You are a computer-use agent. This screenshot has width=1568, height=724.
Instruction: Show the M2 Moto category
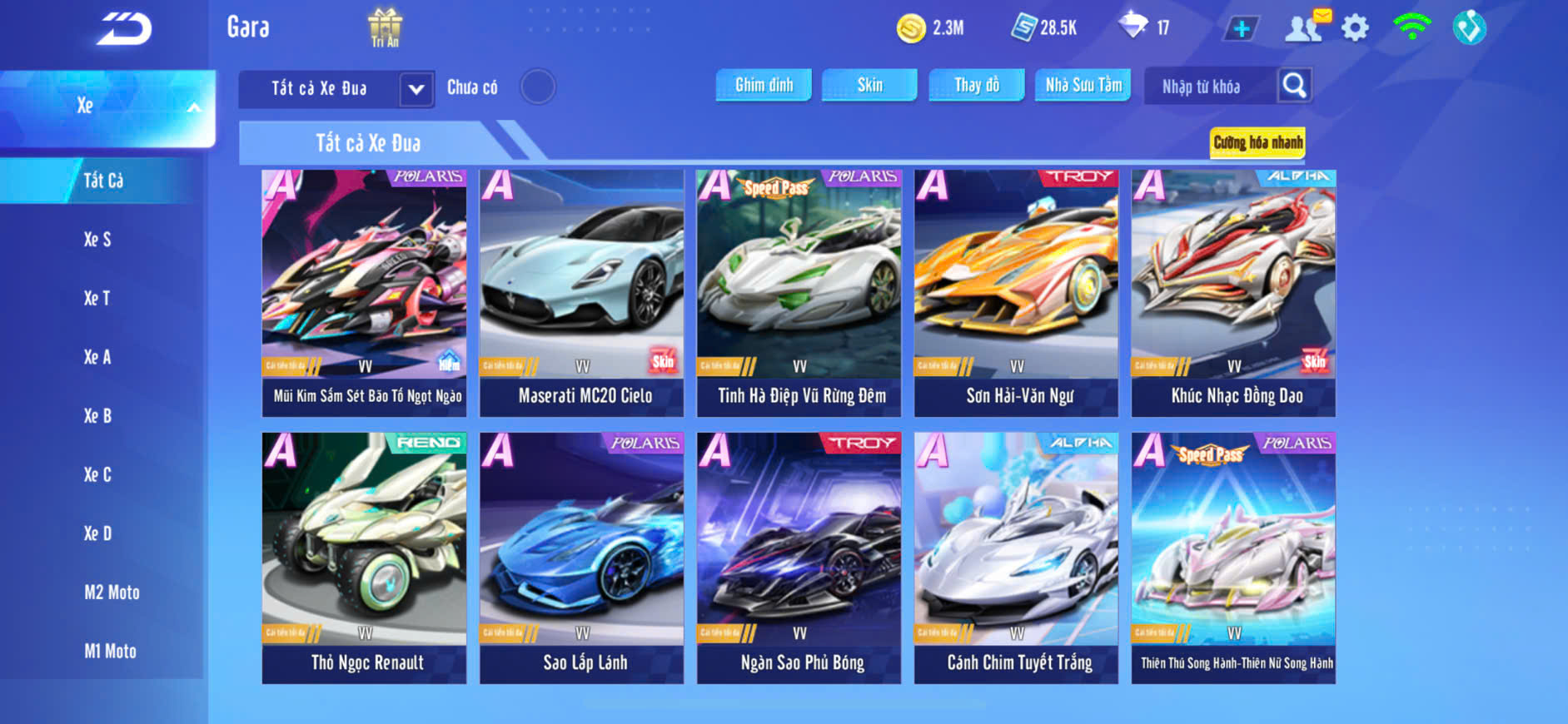coord(112,593)
